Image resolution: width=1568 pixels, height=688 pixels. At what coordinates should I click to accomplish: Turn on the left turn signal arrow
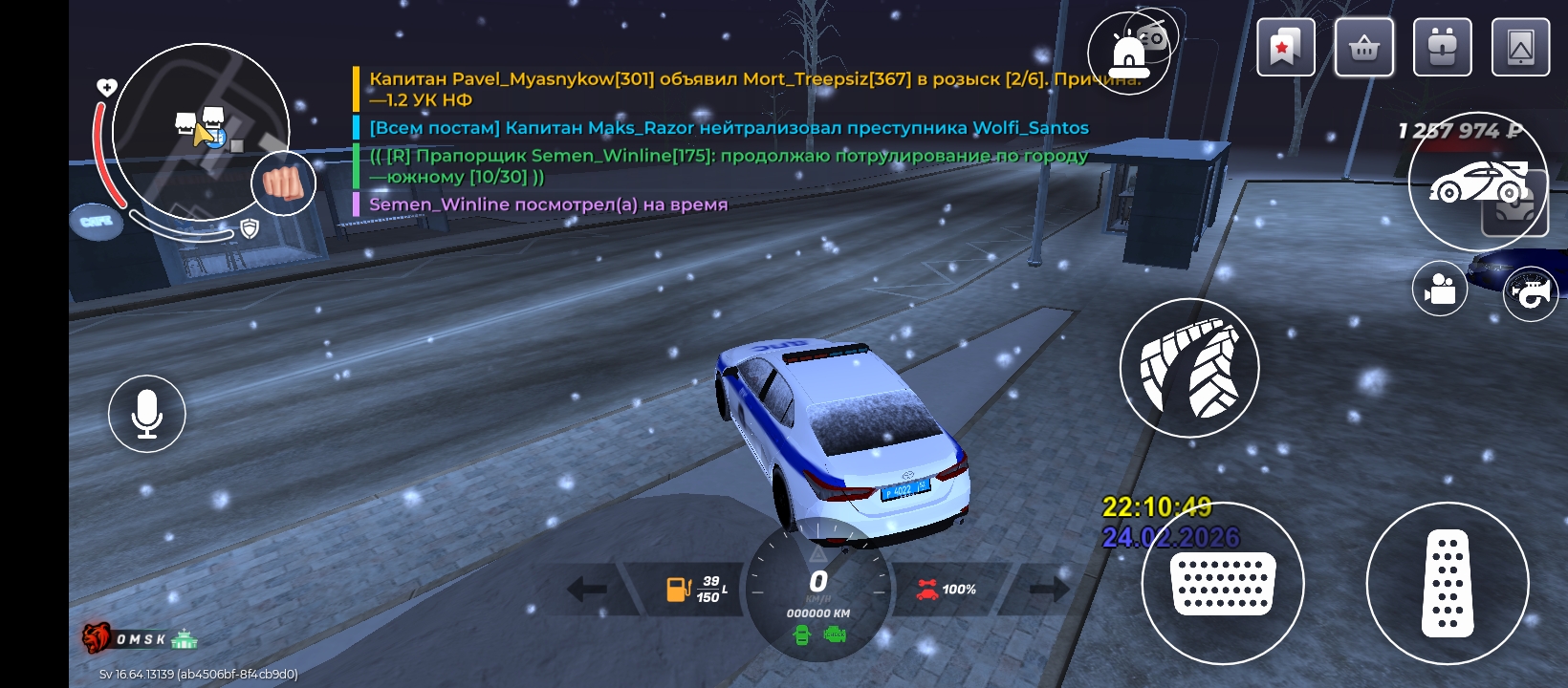tap(587, 589)
